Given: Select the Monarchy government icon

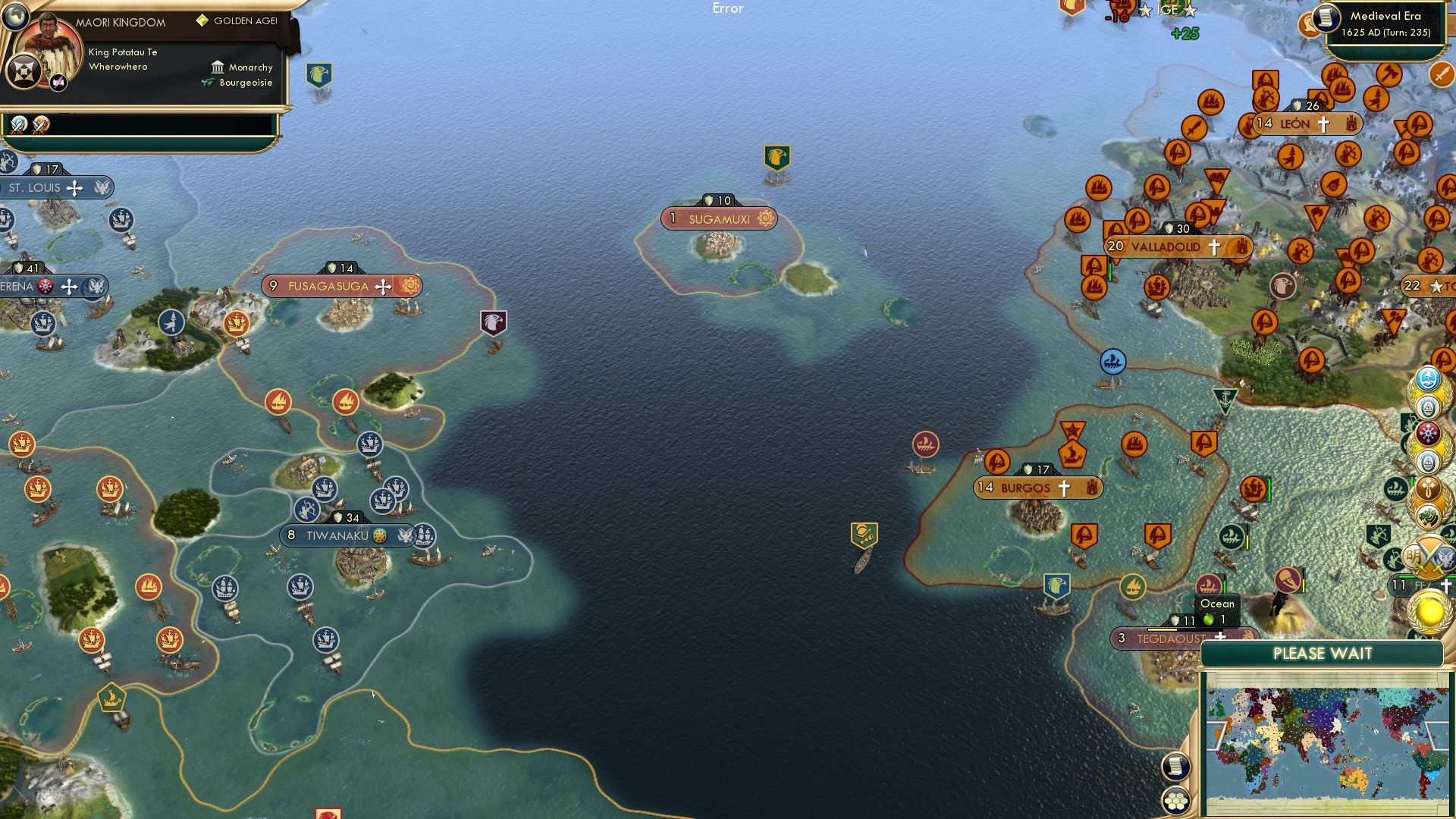Looking at the screenshot, I should [x=219, y=67].
